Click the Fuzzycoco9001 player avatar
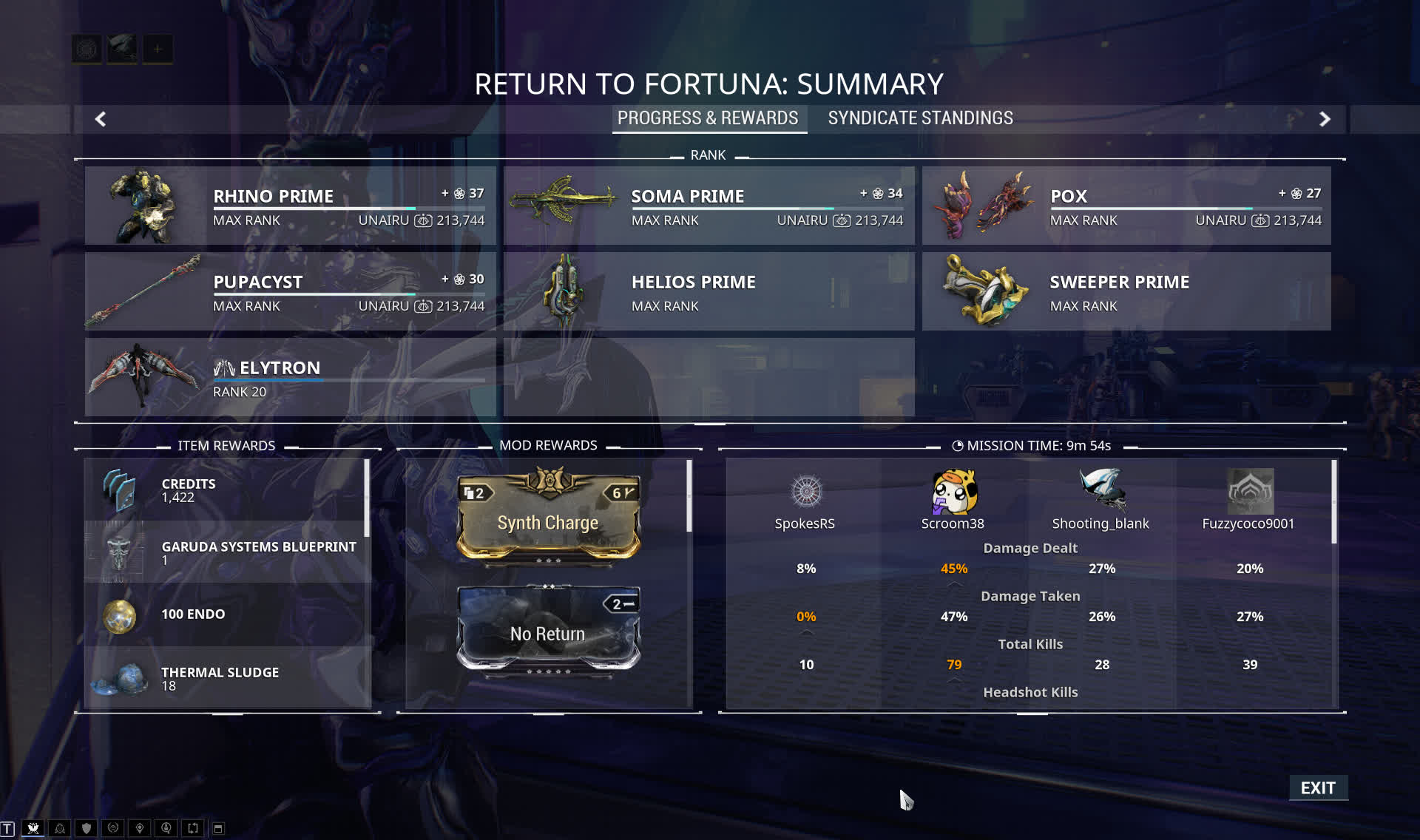Screen dimensions: 1420x840 click(x=1250, y=492)
